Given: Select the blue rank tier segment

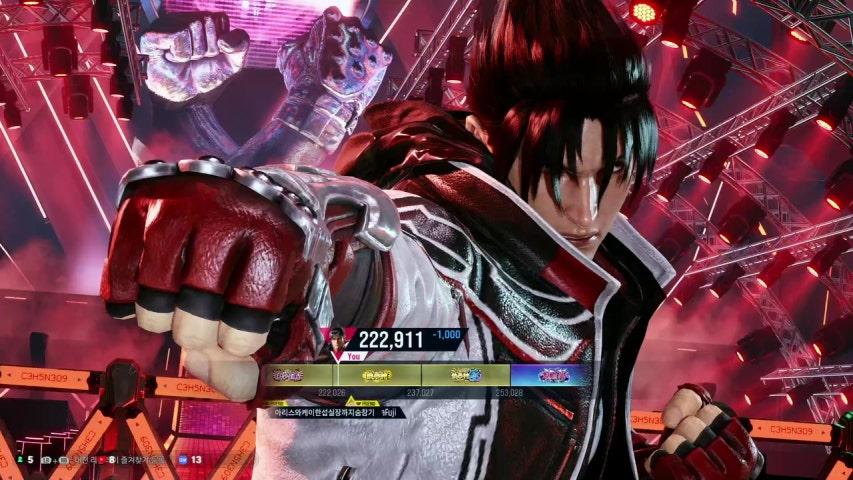Looking at the screenshot, I should pyautogui.click(x=551, y=375).
